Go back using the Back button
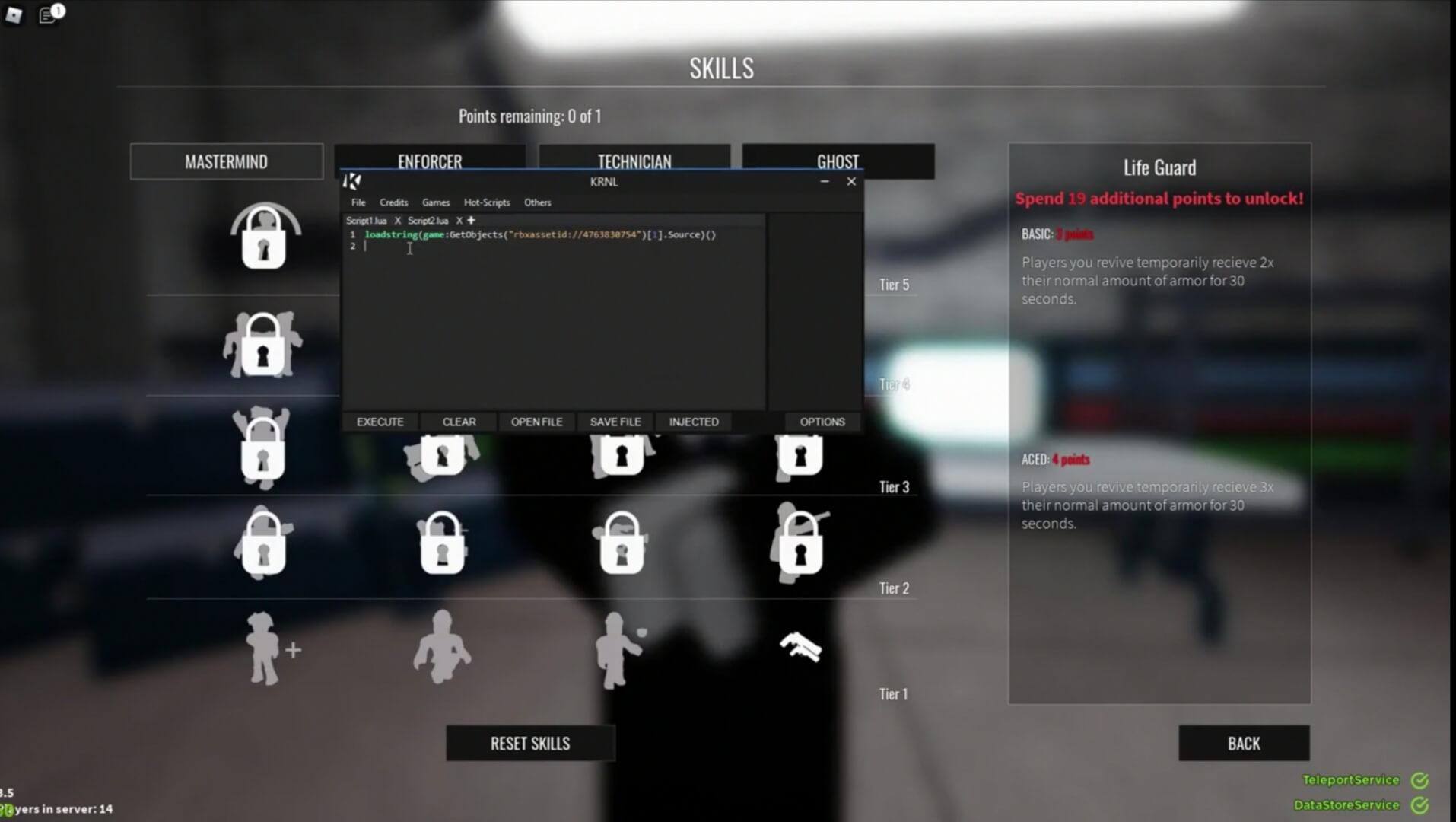 1243,743
